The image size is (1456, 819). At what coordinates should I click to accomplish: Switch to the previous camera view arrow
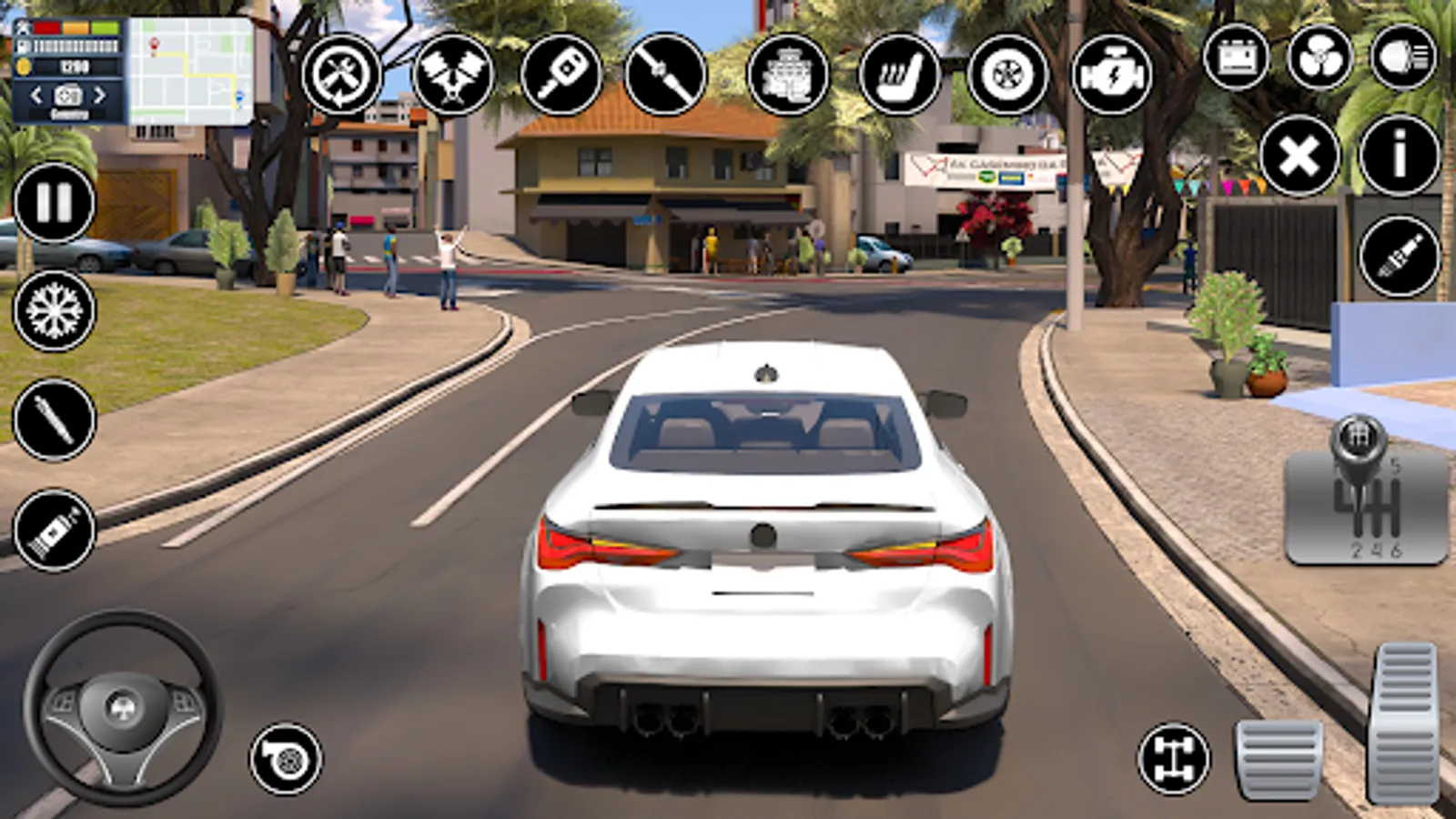(x=36, y=95)
